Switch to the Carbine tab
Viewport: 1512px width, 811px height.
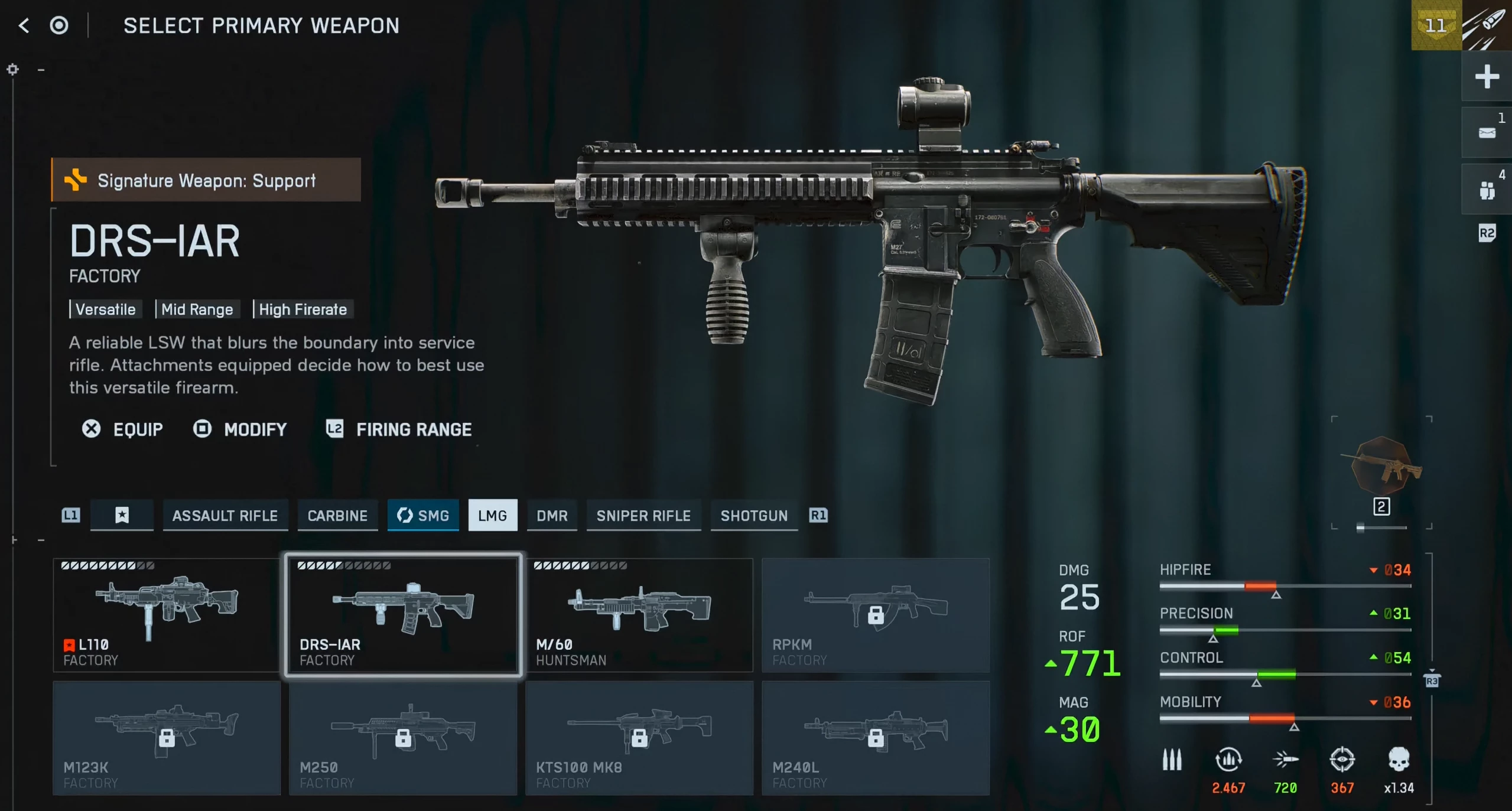click(x=337, y=516)
